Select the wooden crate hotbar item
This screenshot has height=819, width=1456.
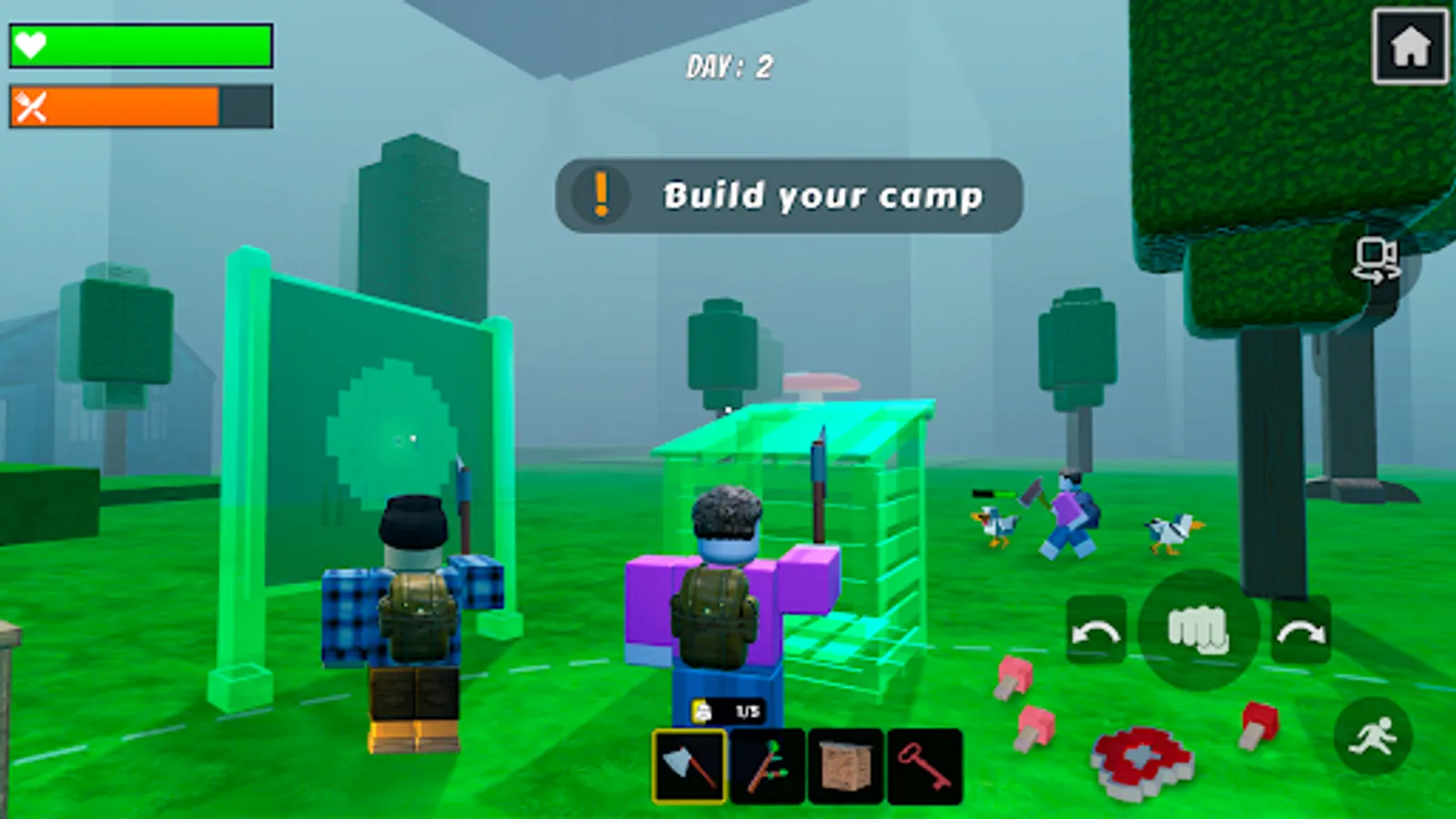click(844, 765)
